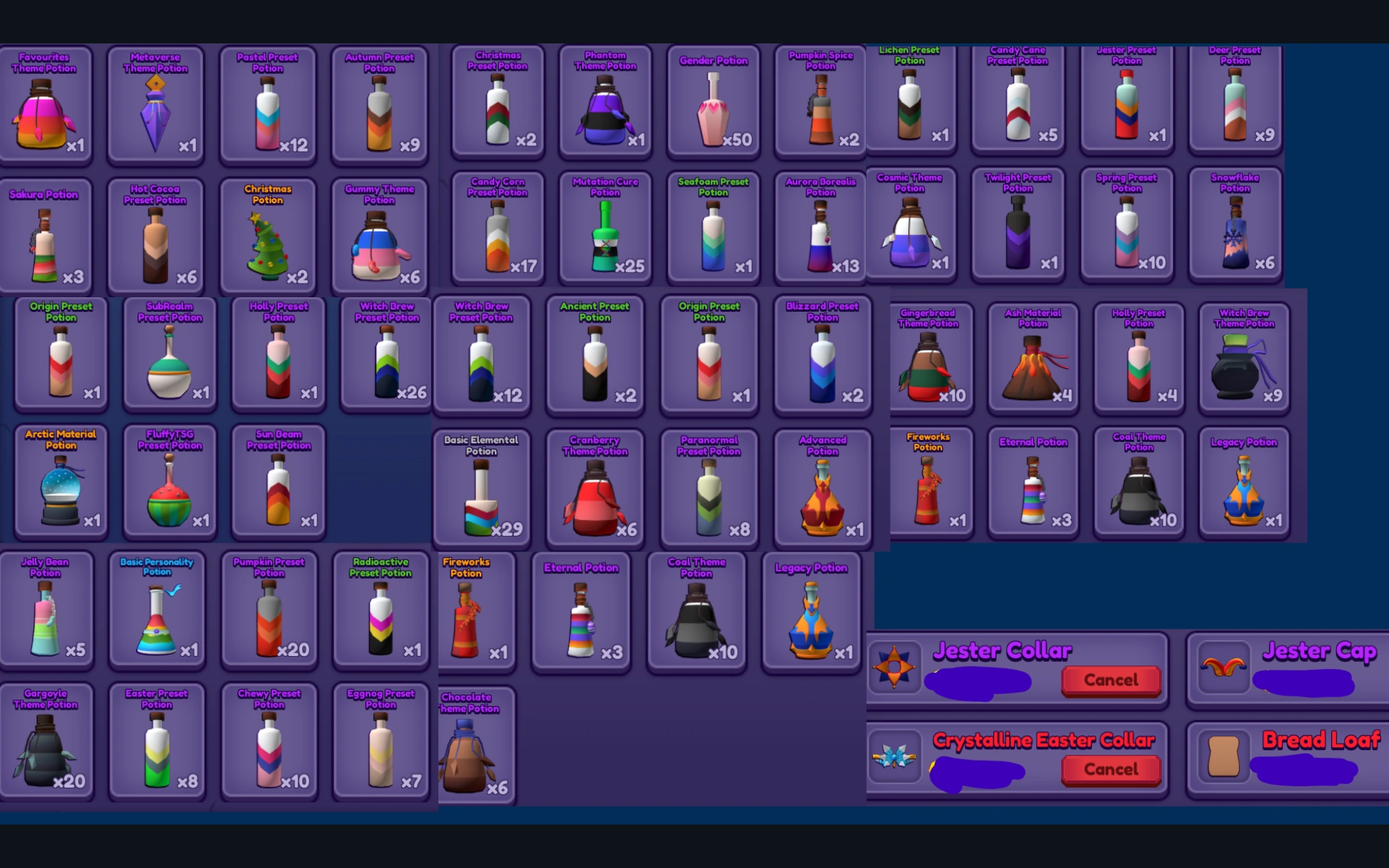Select the Arctic Material Potion snow globe
The height and width of the screenshot is (868, 1389).
tap(61, 481)
